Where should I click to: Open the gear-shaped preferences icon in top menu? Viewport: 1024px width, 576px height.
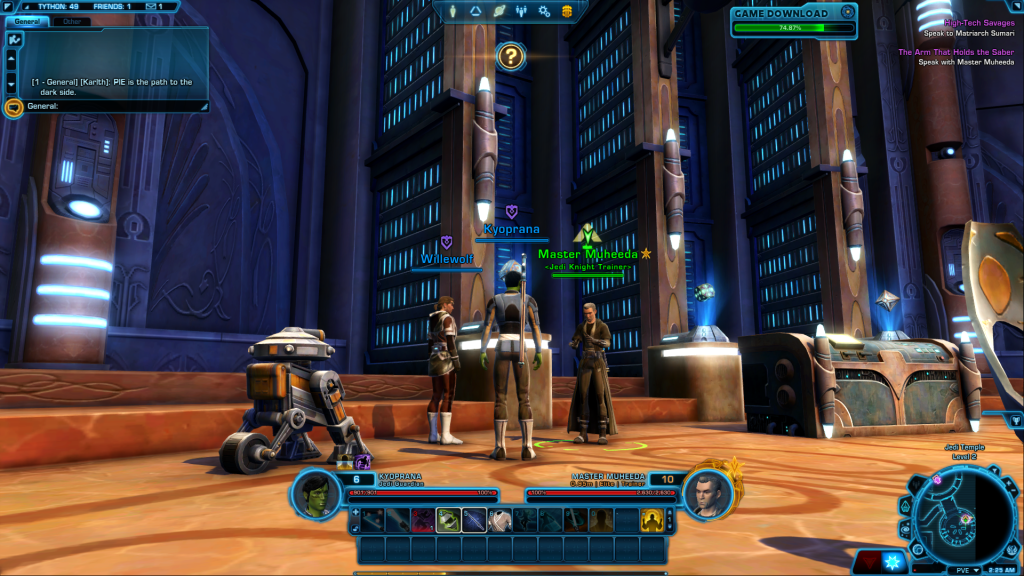(545, 11)
